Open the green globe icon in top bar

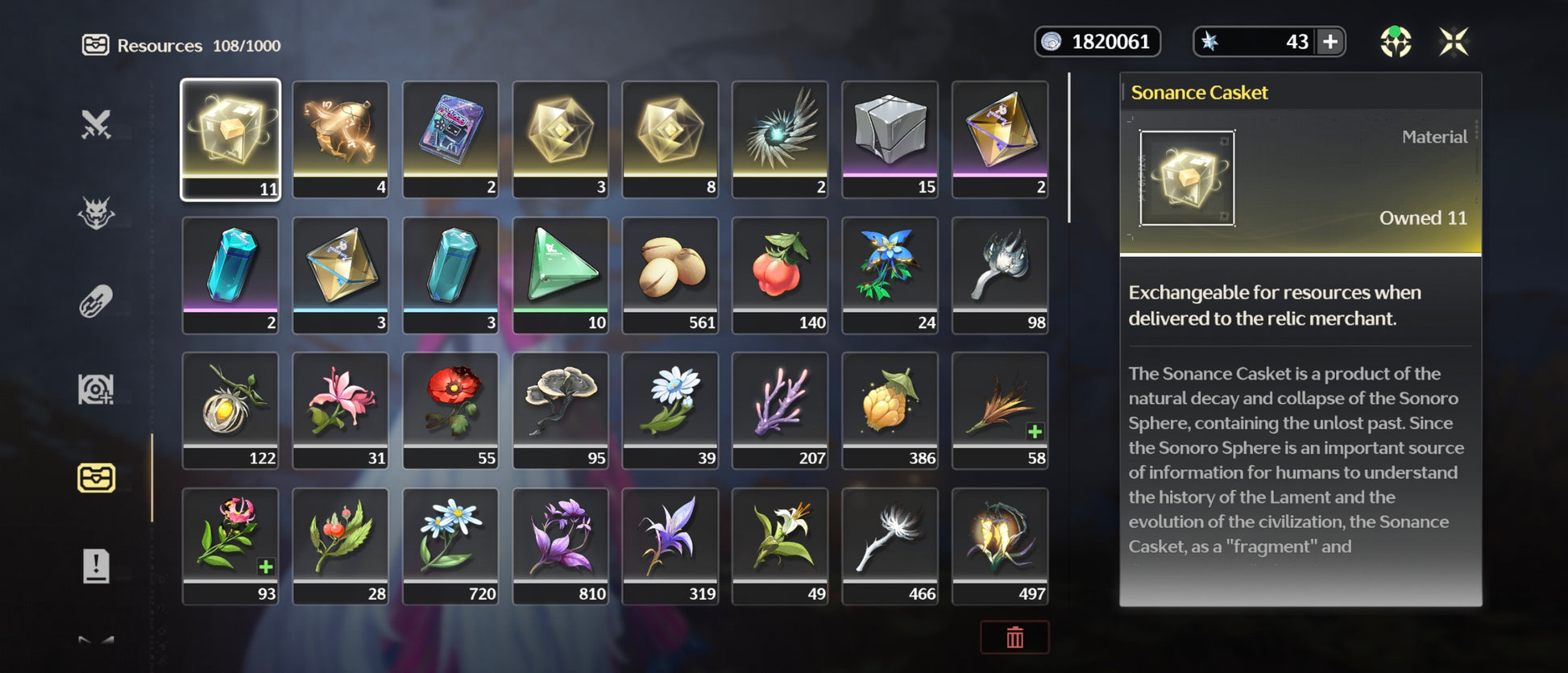tap(1396, 41)
